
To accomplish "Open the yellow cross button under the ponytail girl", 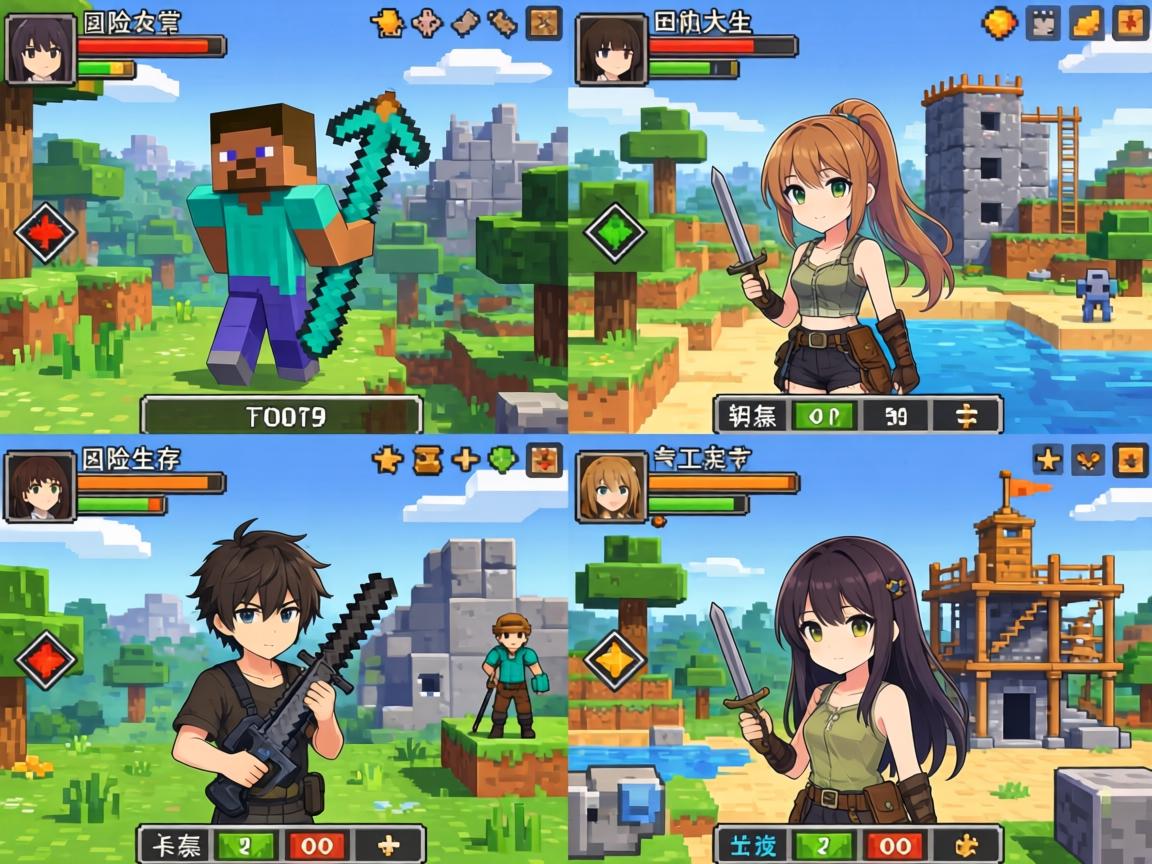I will coord(965,415).
